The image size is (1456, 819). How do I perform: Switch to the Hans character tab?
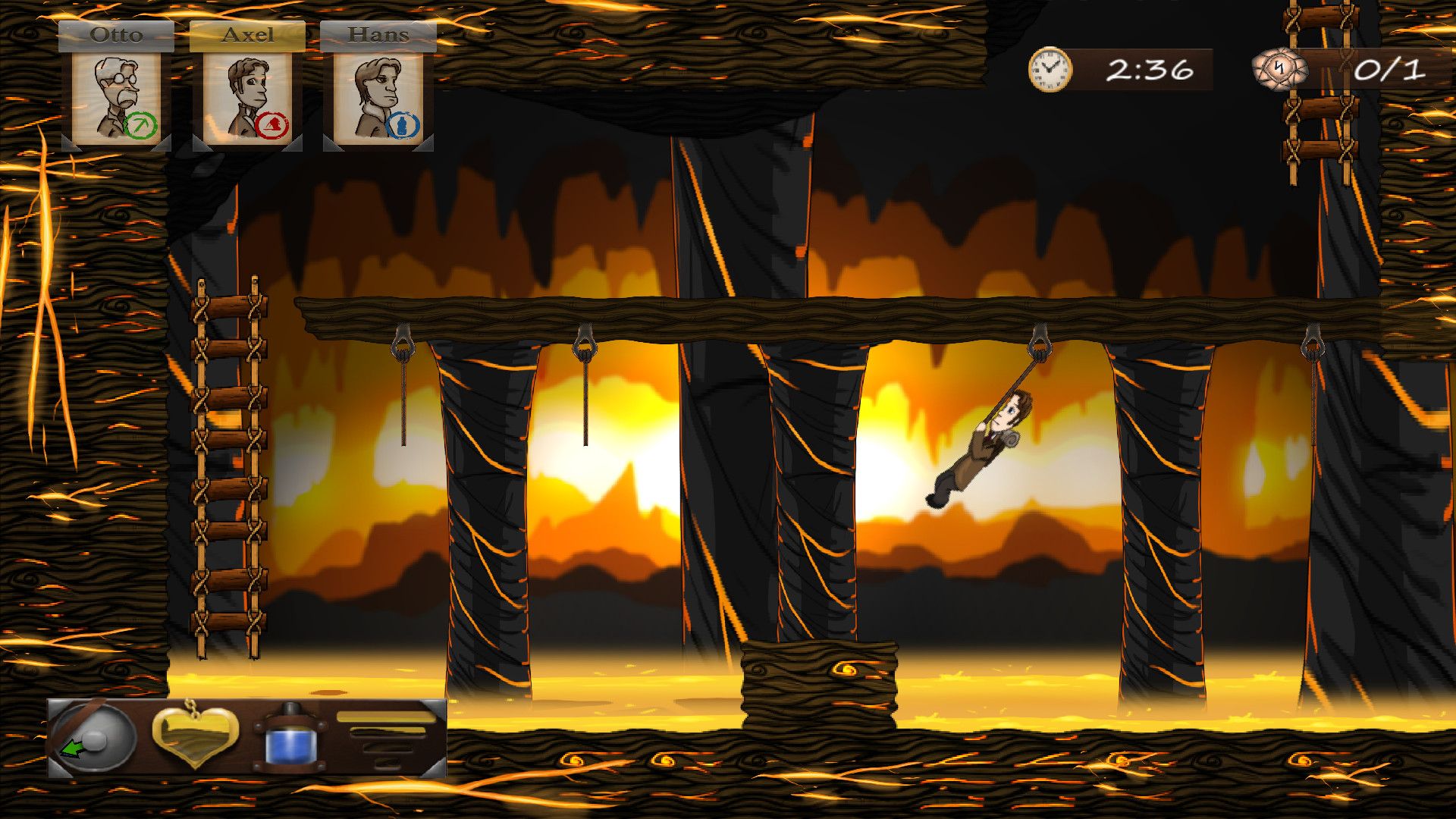[x=378, y=34]
